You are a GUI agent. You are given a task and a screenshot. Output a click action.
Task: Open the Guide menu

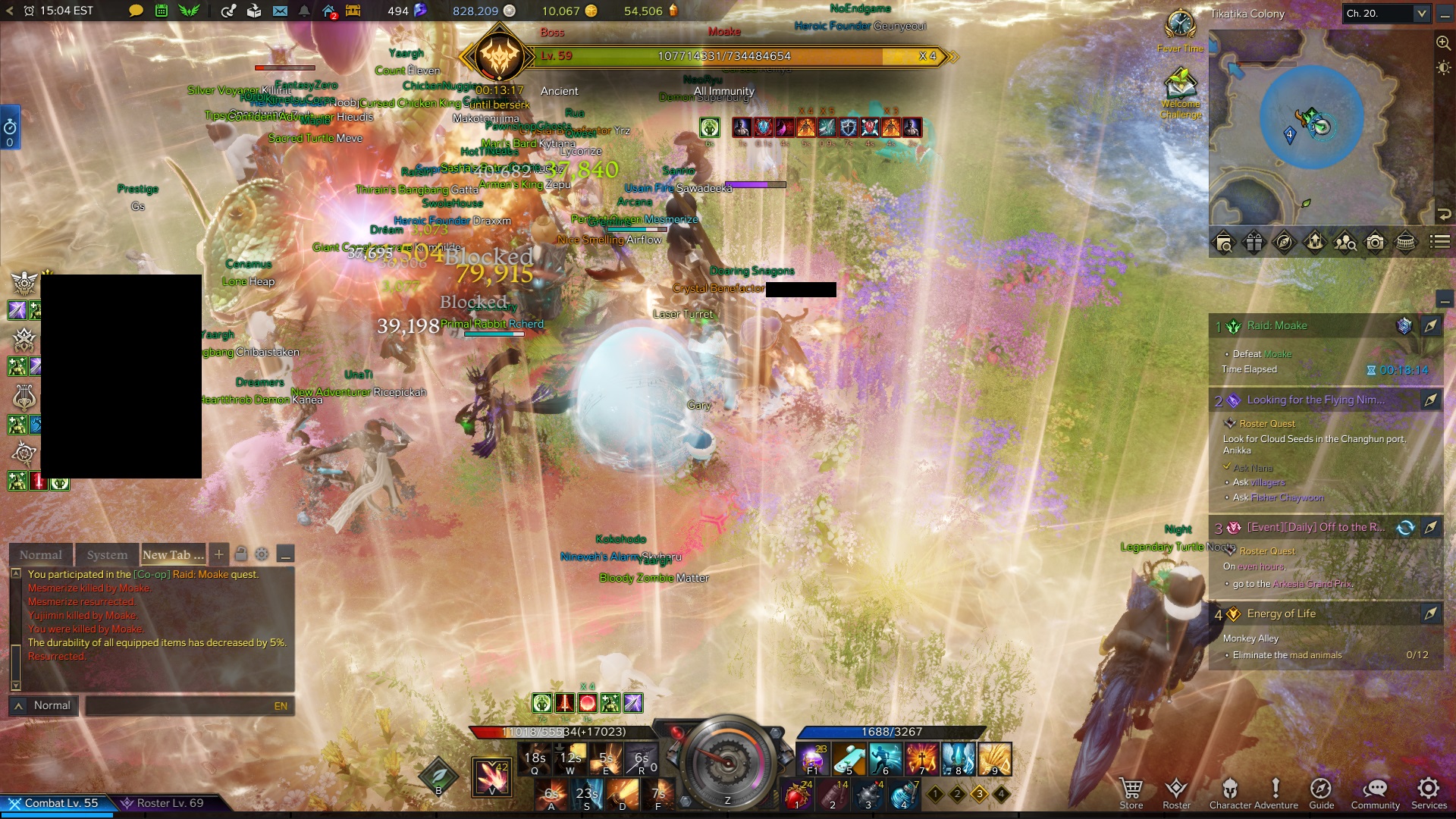[1321, 793]
